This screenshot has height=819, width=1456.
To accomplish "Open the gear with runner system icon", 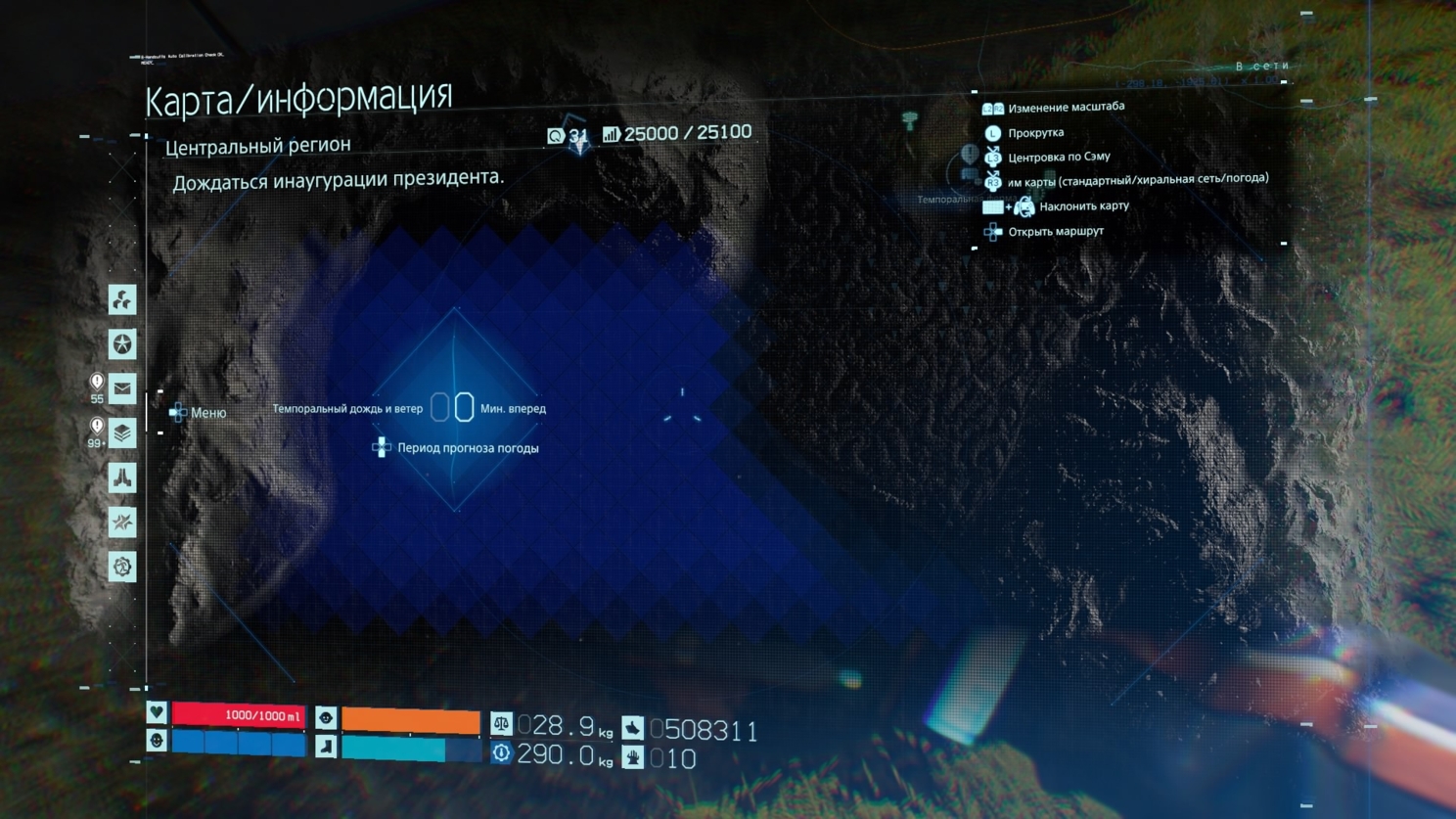I will coord(122,567).
